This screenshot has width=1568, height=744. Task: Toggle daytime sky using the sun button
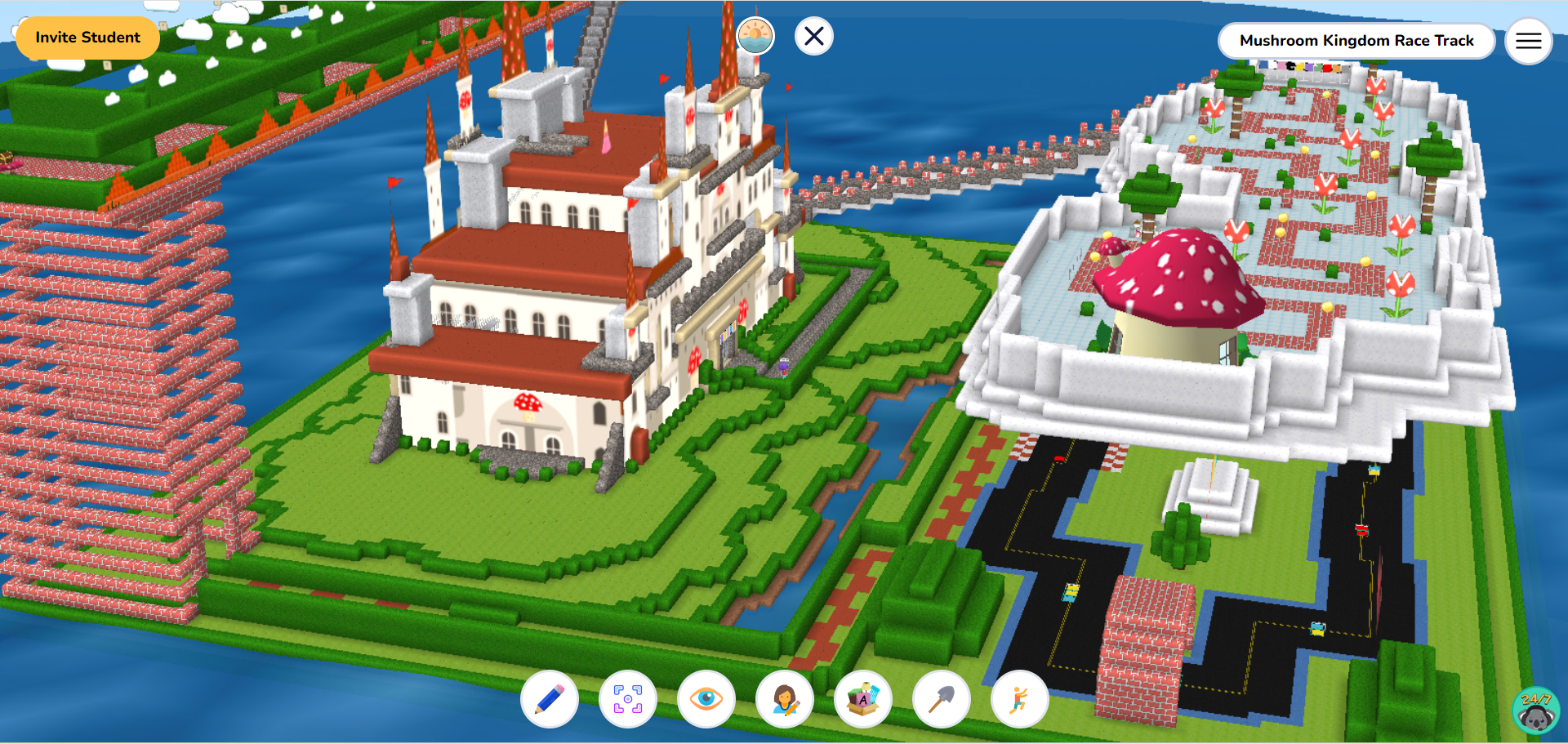754,35
